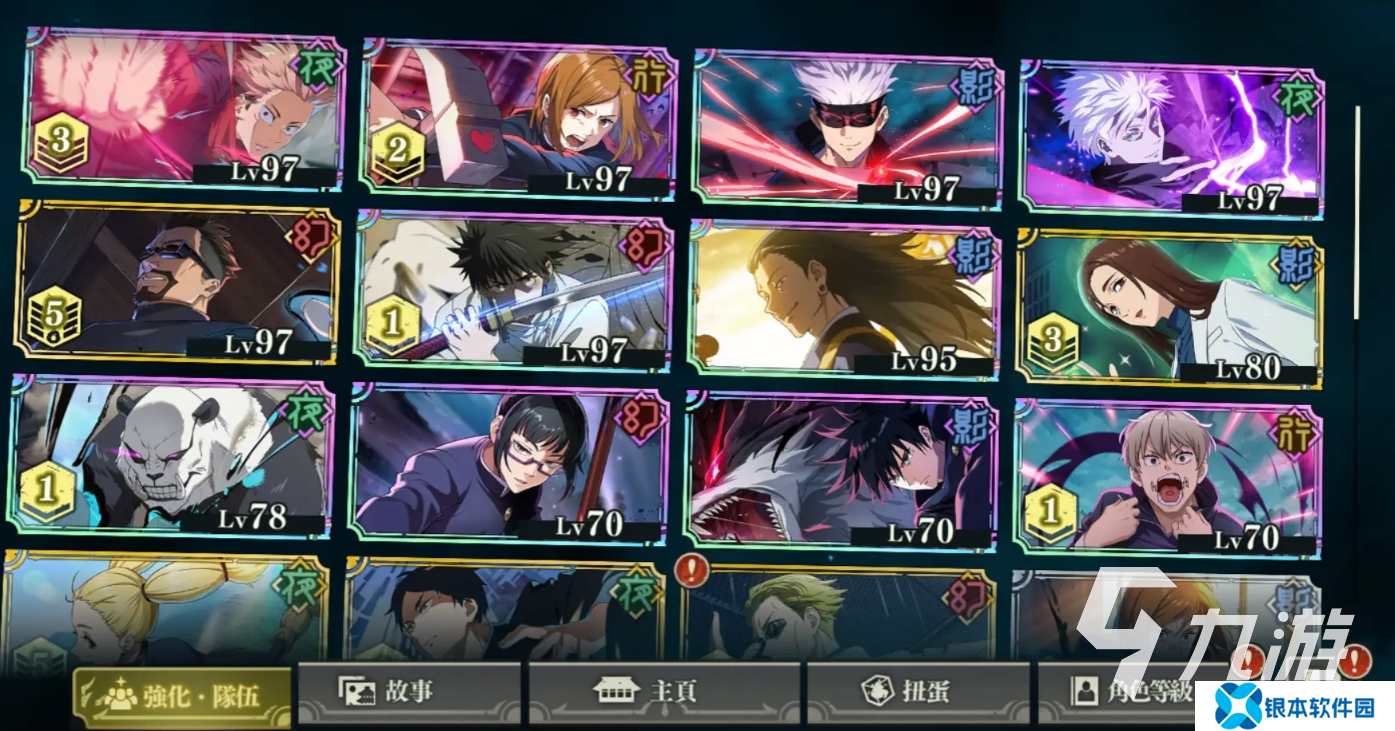Select the shadow wolf summoner card Lv70
This screenshot has width=1395, height=731.
click(x=840, y=472)
